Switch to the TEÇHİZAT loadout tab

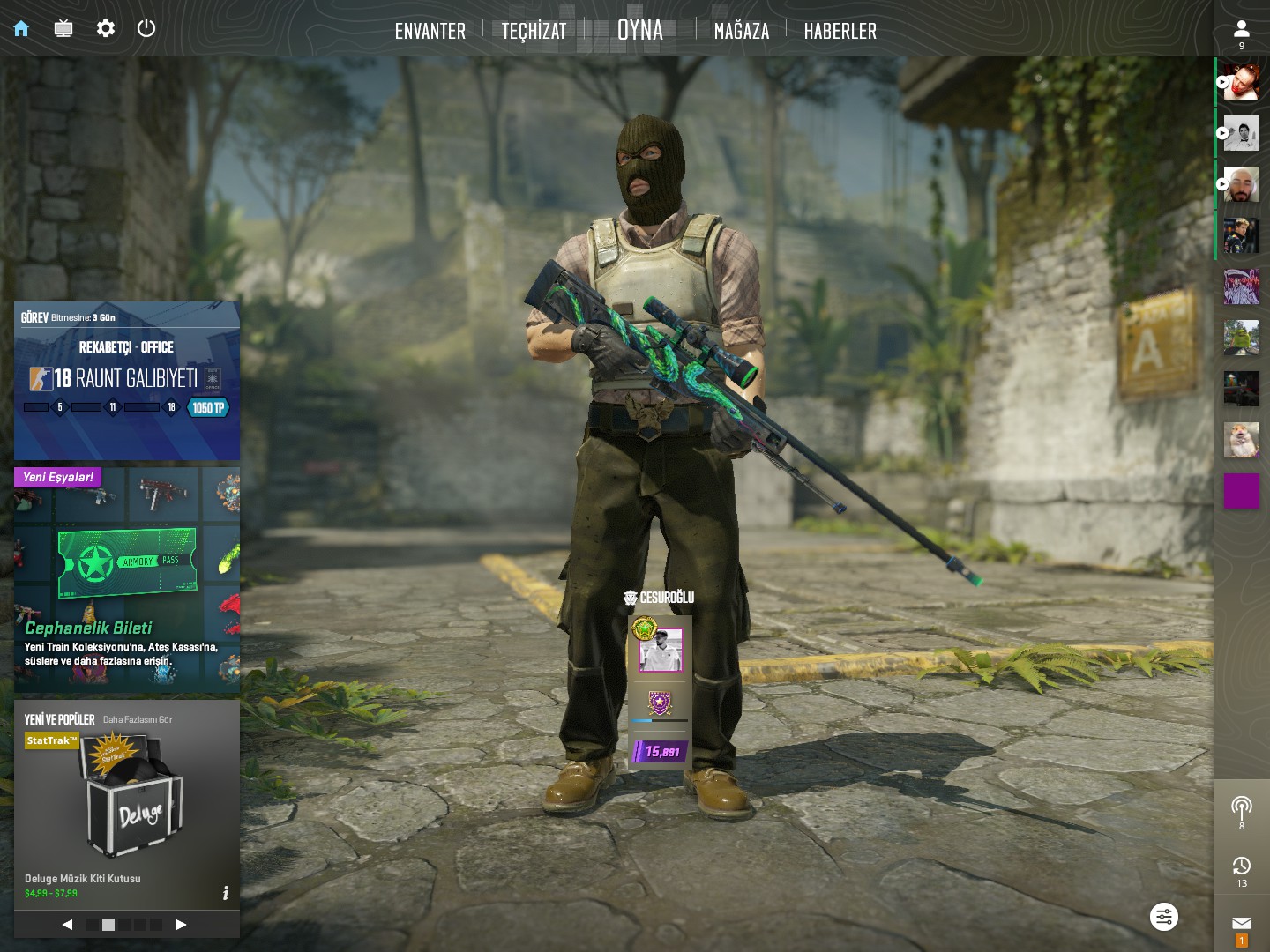(x=534, y=32)
